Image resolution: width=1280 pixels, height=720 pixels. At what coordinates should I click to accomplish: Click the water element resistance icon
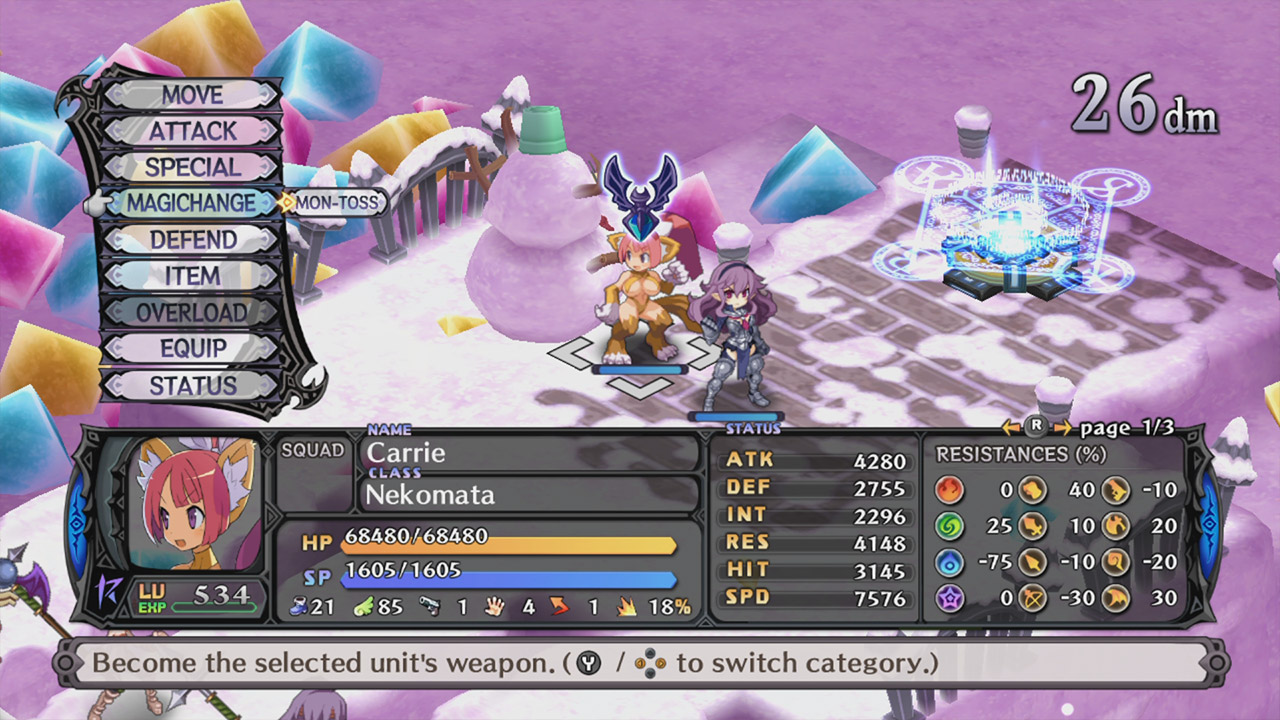[x=950, y=560]
